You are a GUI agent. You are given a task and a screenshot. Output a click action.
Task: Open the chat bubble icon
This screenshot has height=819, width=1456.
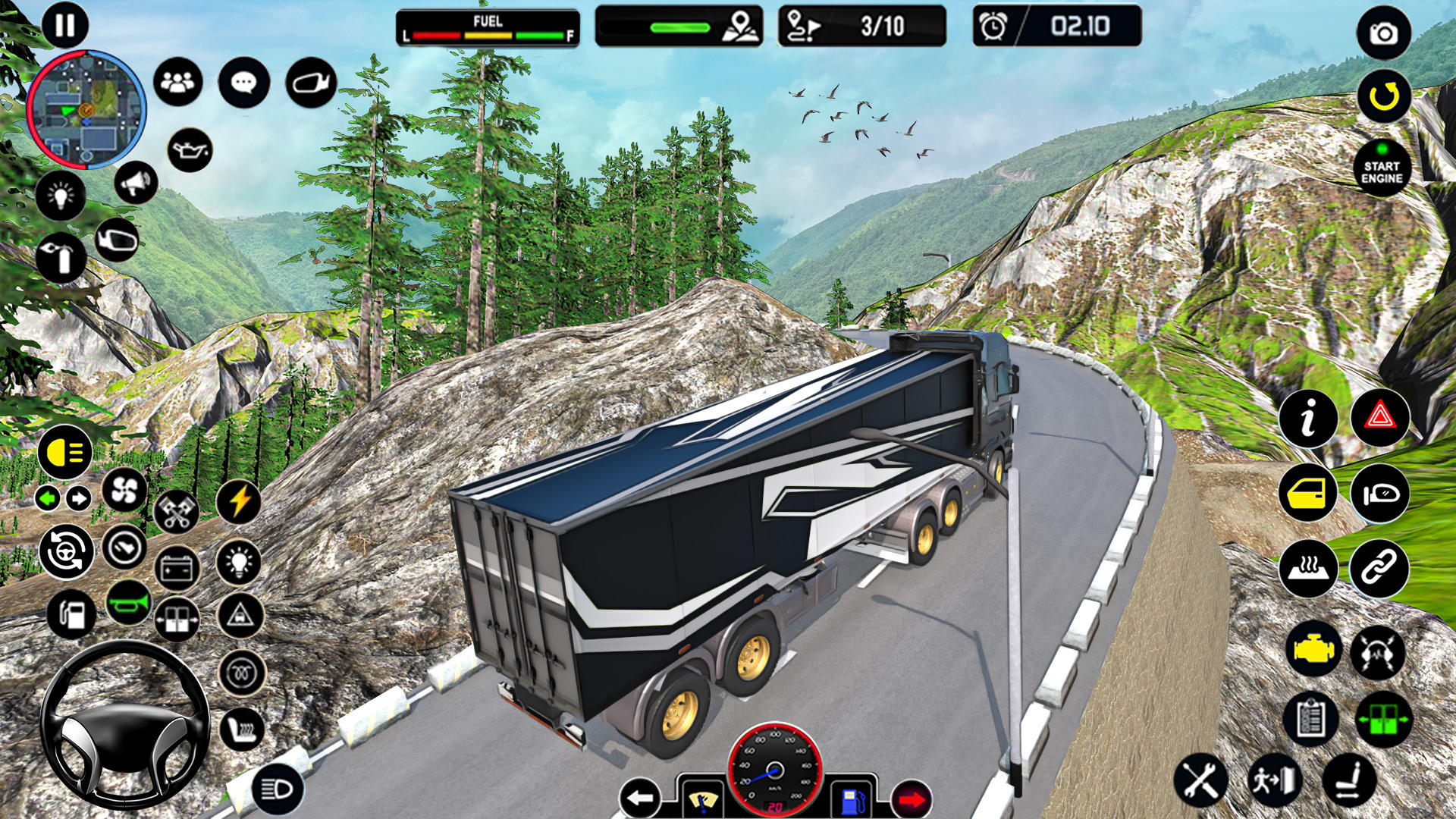pyautogui.click(x=243, y=82)
